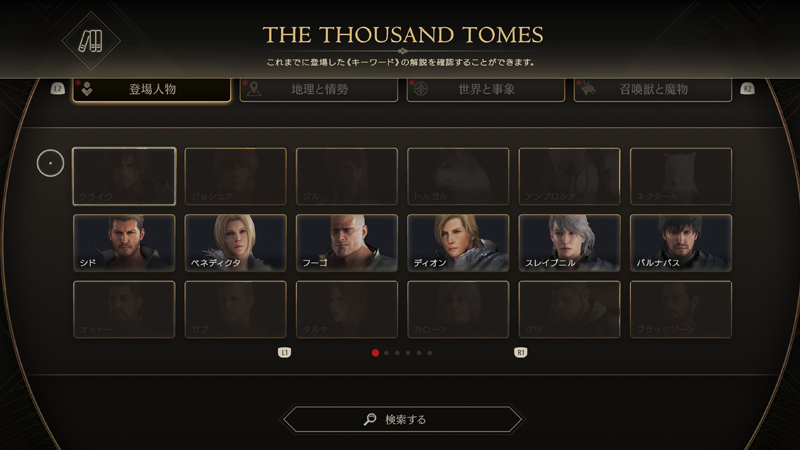Select the ネクタール (Nektar) tile
Screen dimensions: 800x450
click(680, 177)
